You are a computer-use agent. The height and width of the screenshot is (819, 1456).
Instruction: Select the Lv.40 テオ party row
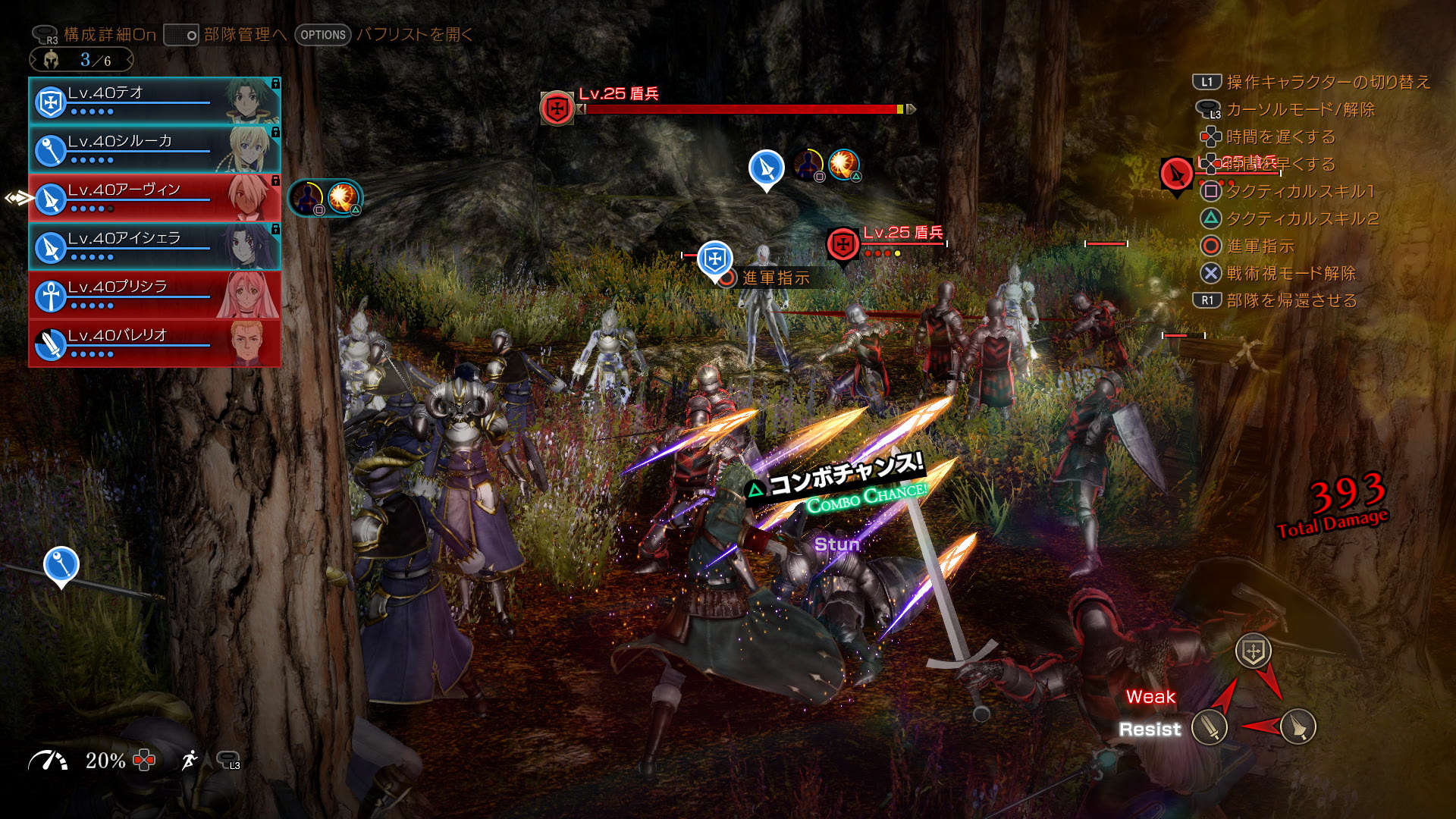coord(154,101)
